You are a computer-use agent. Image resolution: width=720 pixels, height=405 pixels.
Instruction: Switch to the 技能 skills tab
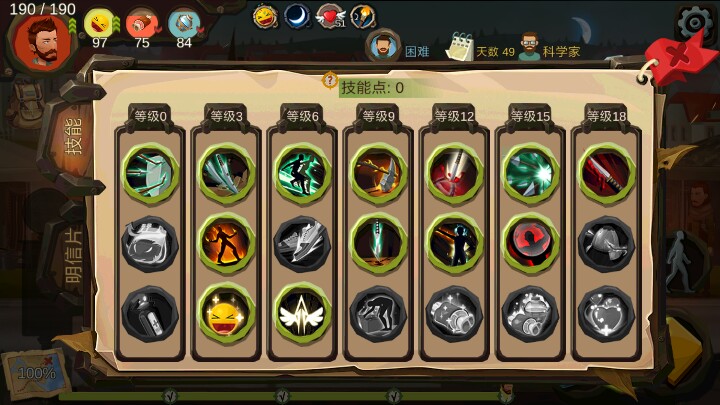point(72,136)
